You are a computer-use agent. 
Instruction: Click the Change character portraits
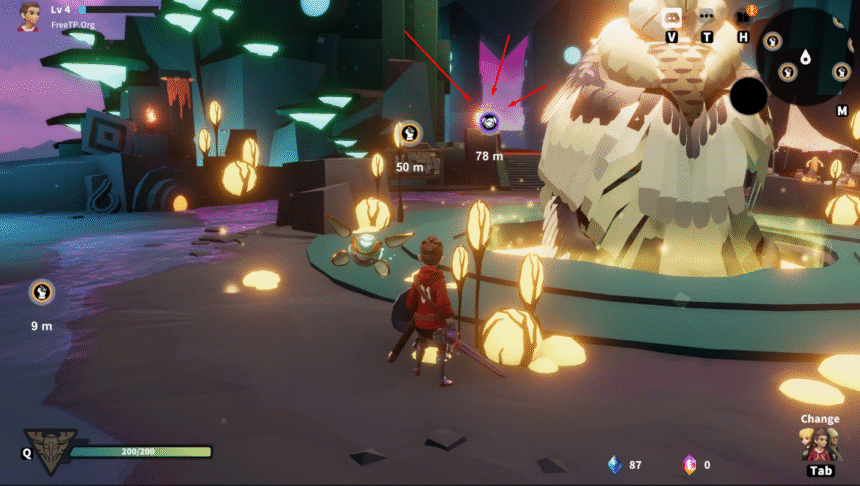[819, 444]
